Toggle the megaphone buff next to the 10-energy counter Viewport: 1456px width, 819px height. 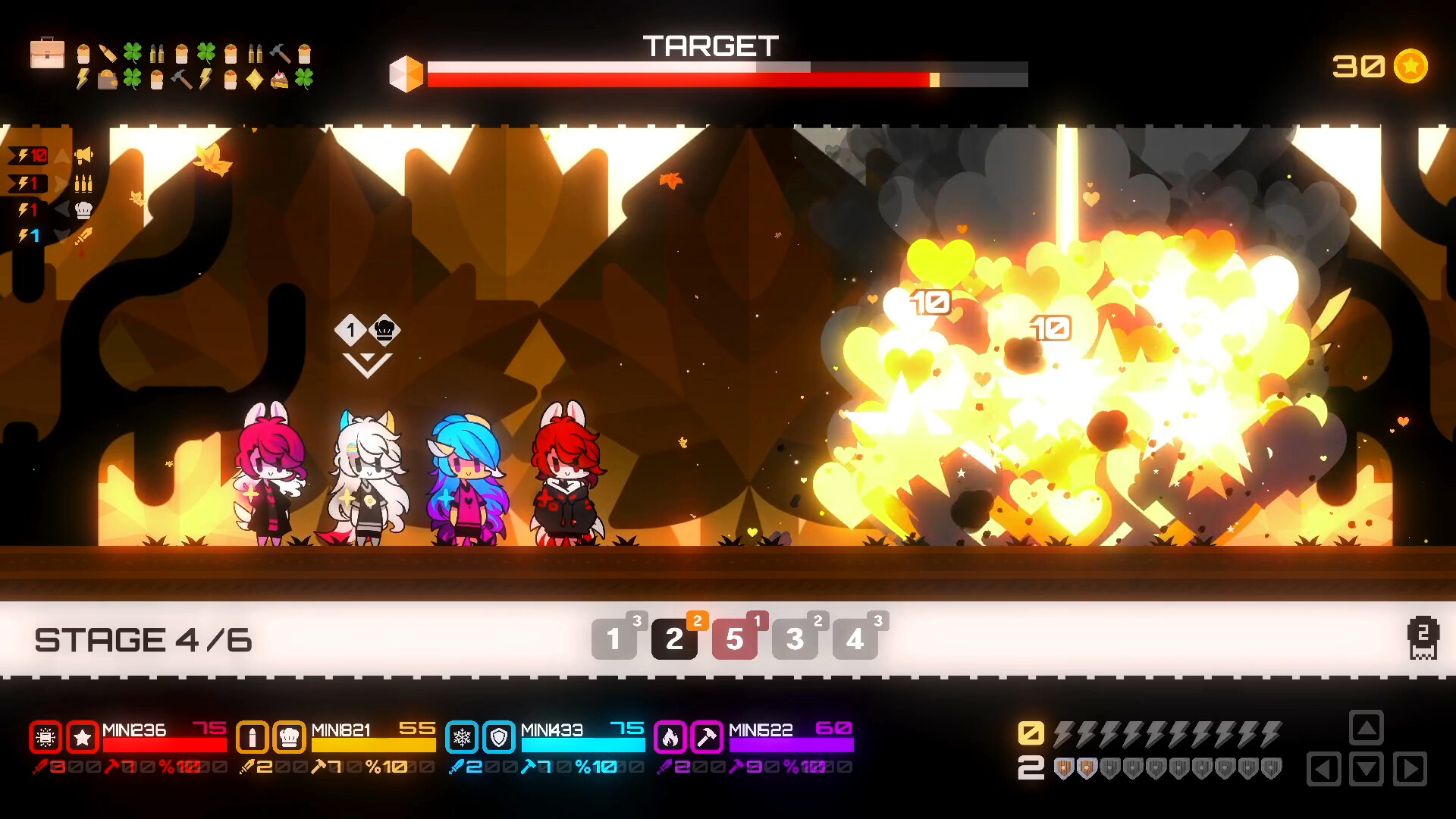[83, 155]
